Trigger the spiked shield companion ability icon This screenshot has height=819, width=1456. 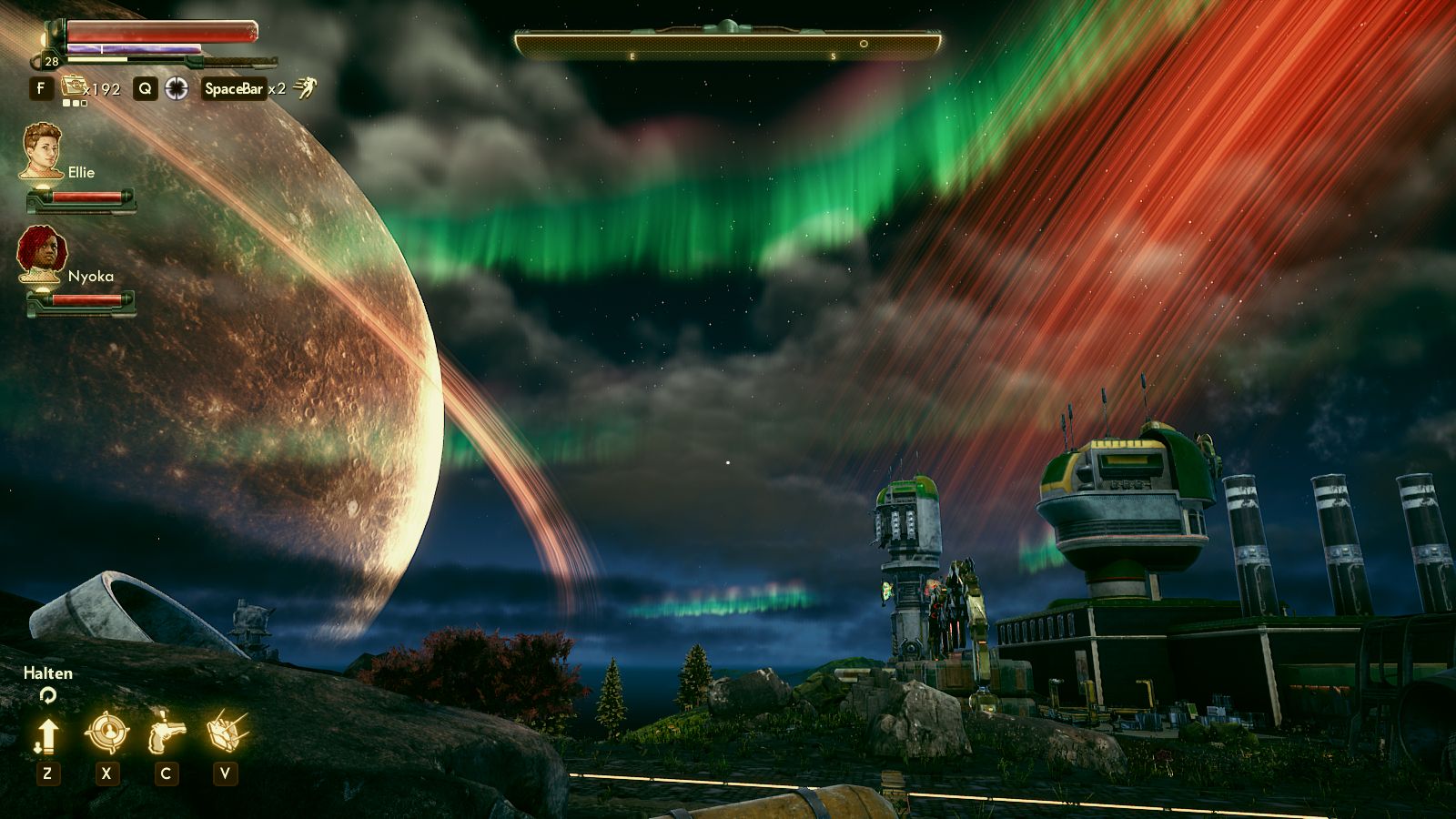225,731
